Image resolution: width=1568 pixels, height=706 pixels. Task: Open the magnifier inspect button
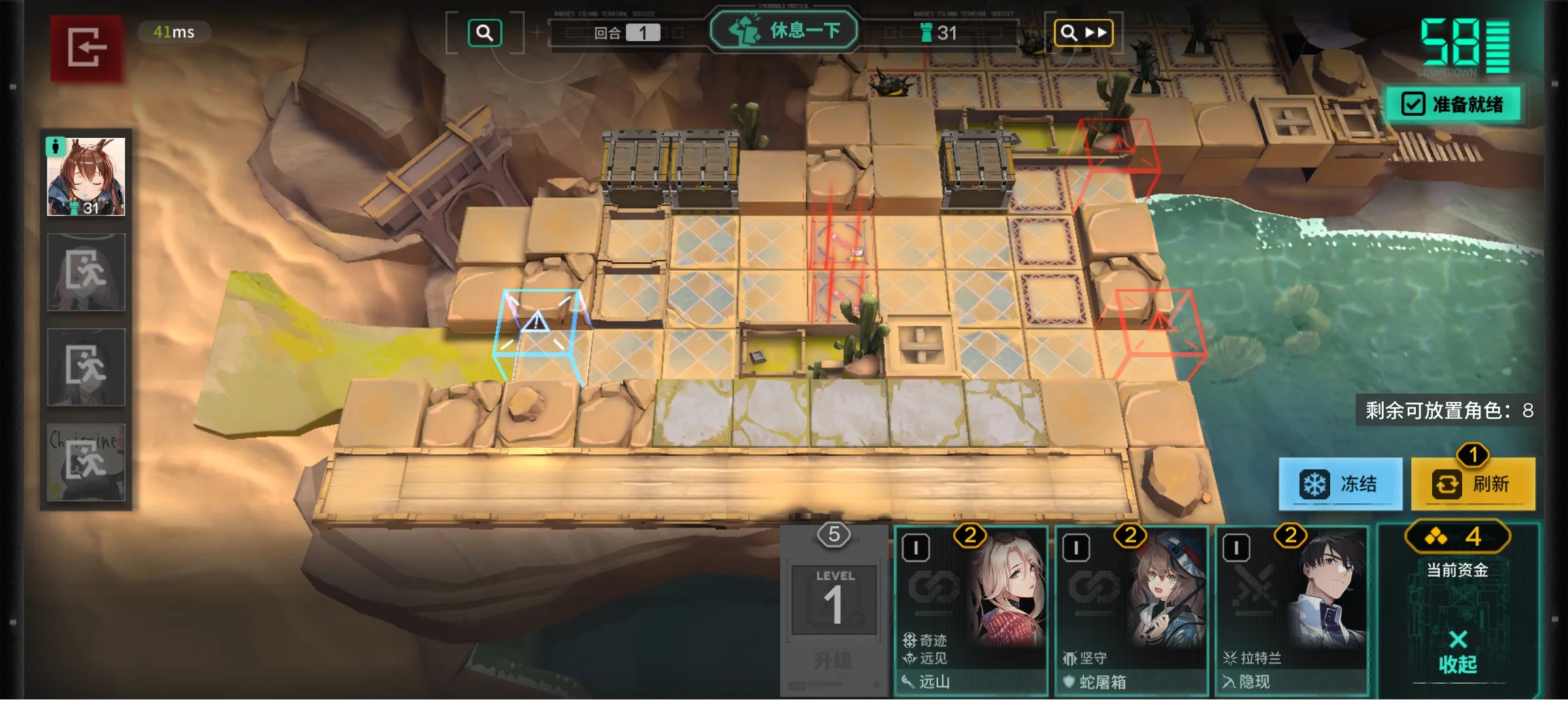click(485, 33)
